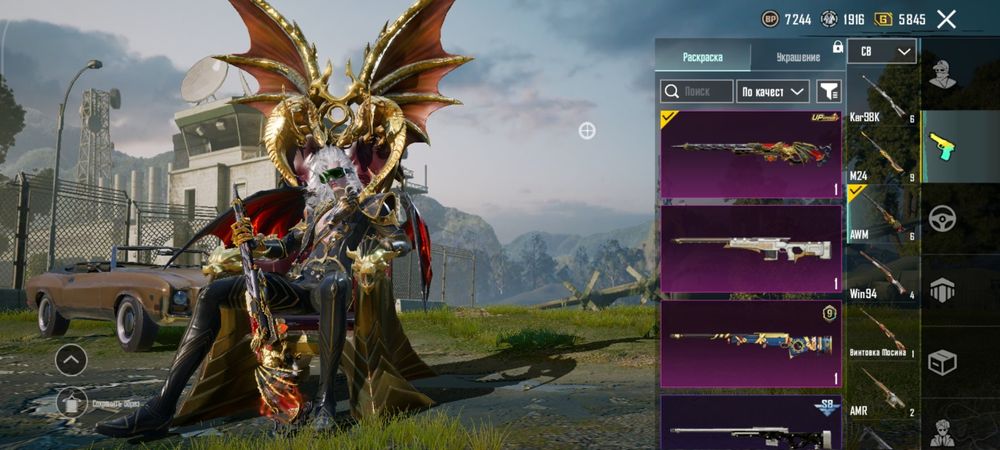1000x450 pixels.
Task: Open the По качеству sort dropdown
Action: (x=773, y=91)
